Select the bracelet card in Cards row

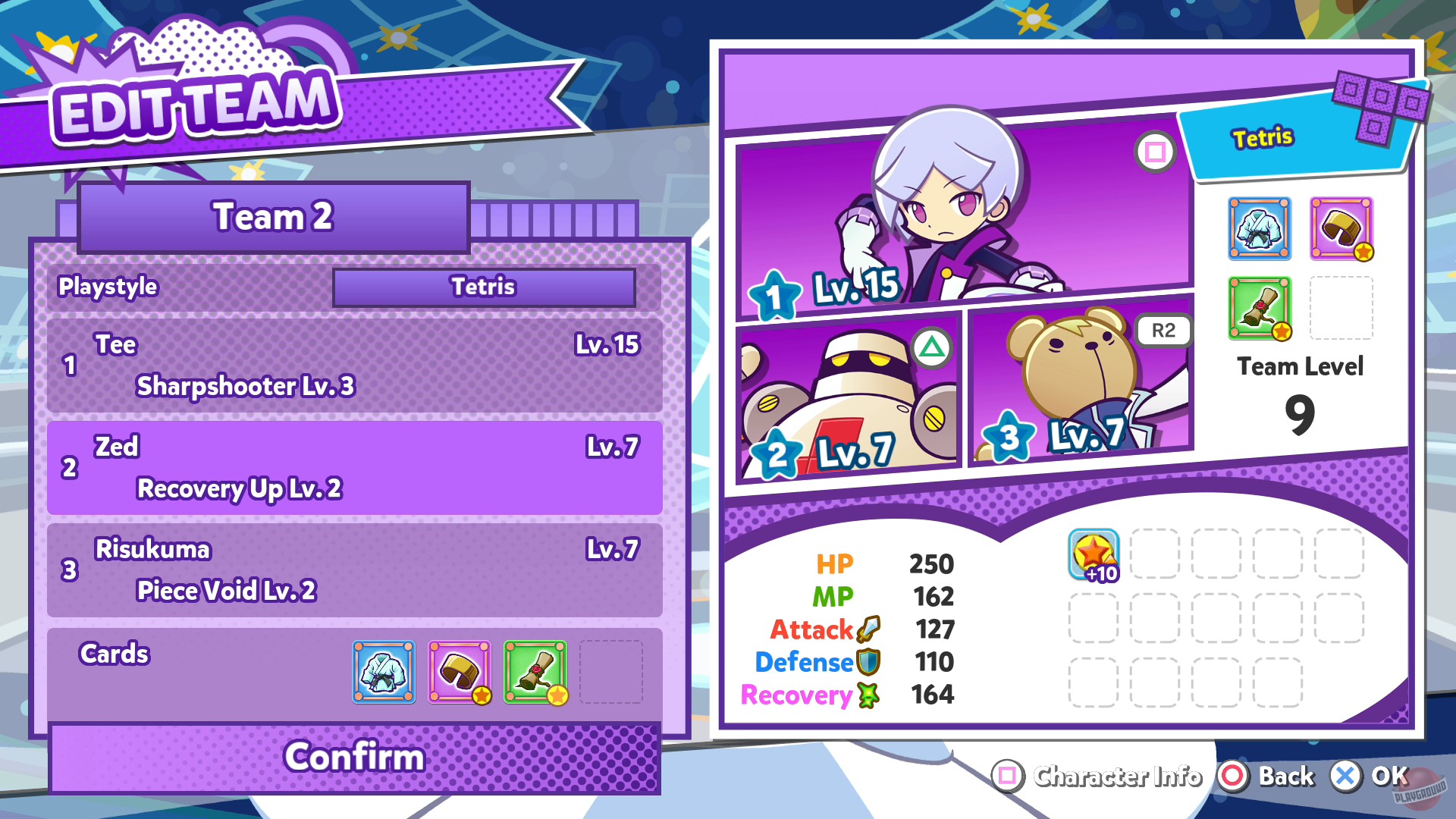pyautogui.click(x=460, y=672)
